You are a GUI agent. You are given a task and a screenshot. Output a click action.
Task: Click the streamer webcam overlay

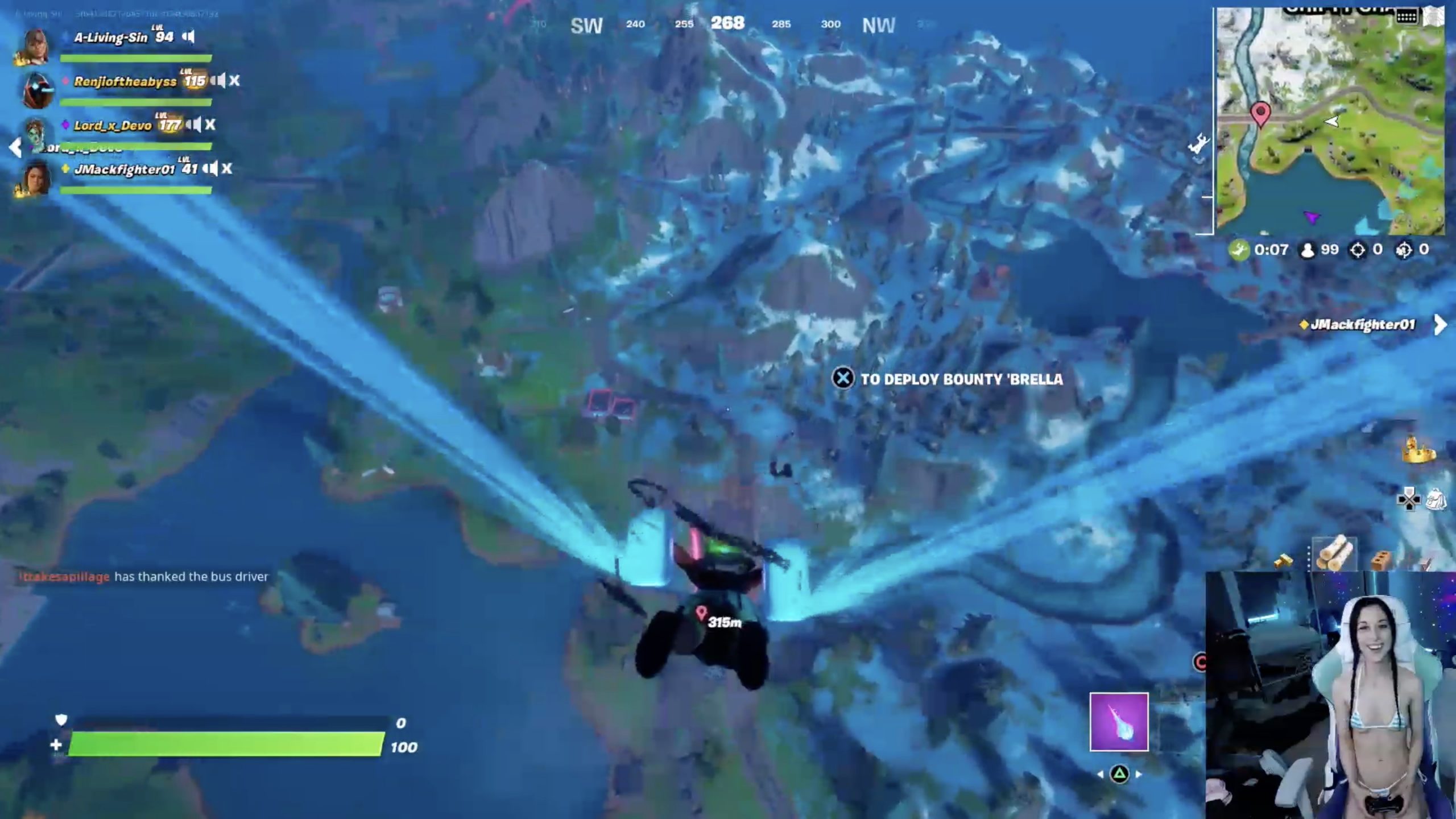click(1330, 695)
